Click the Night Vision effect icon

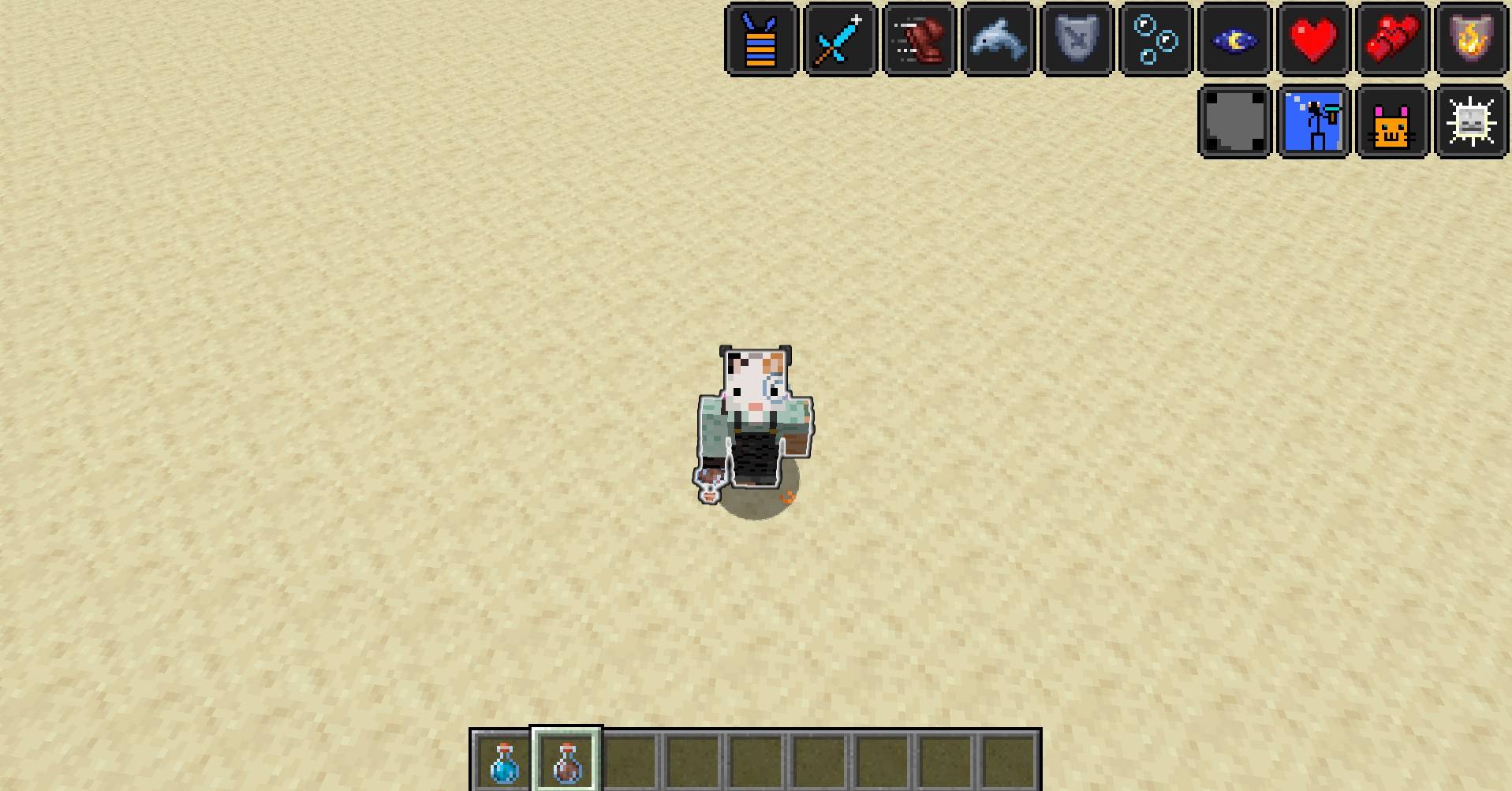pos(1234,39)
